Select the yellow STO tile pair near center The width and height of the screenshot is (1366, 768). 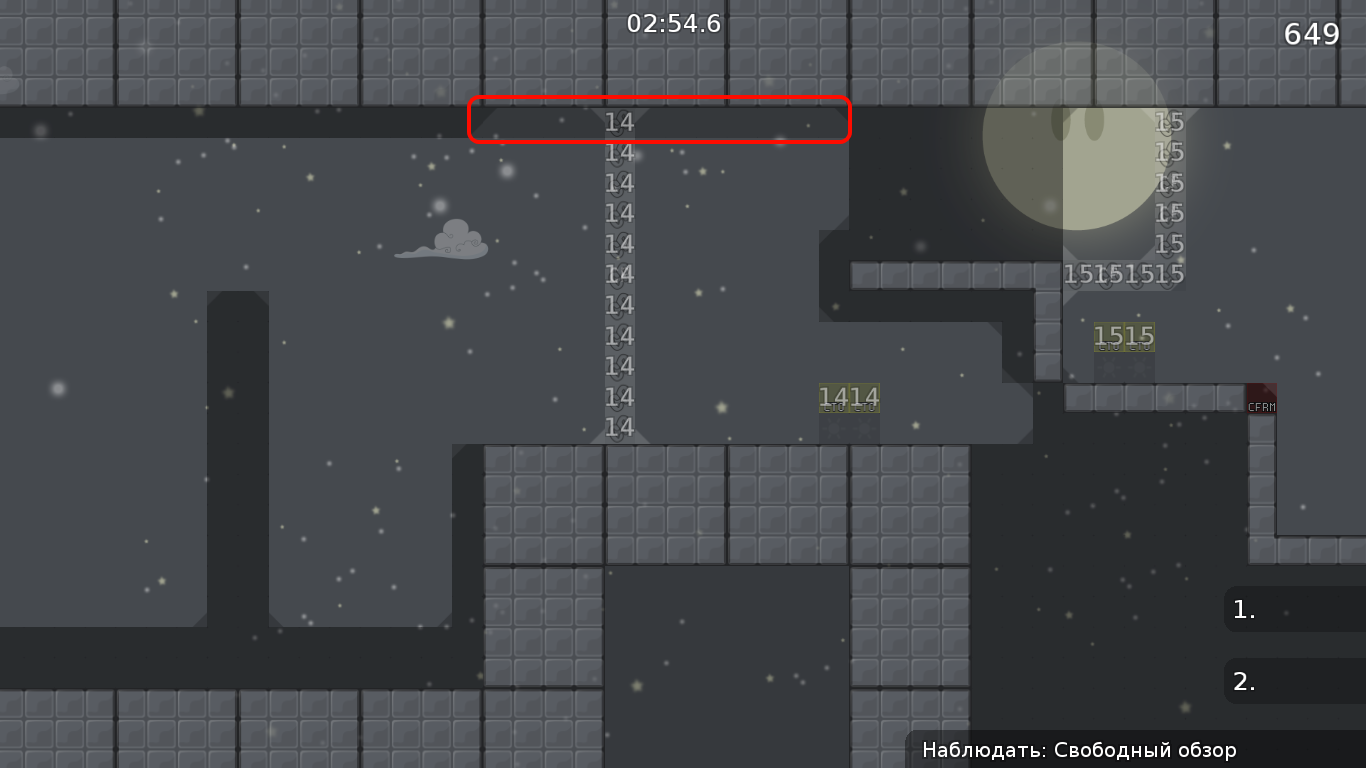click(x=850, y=398)
